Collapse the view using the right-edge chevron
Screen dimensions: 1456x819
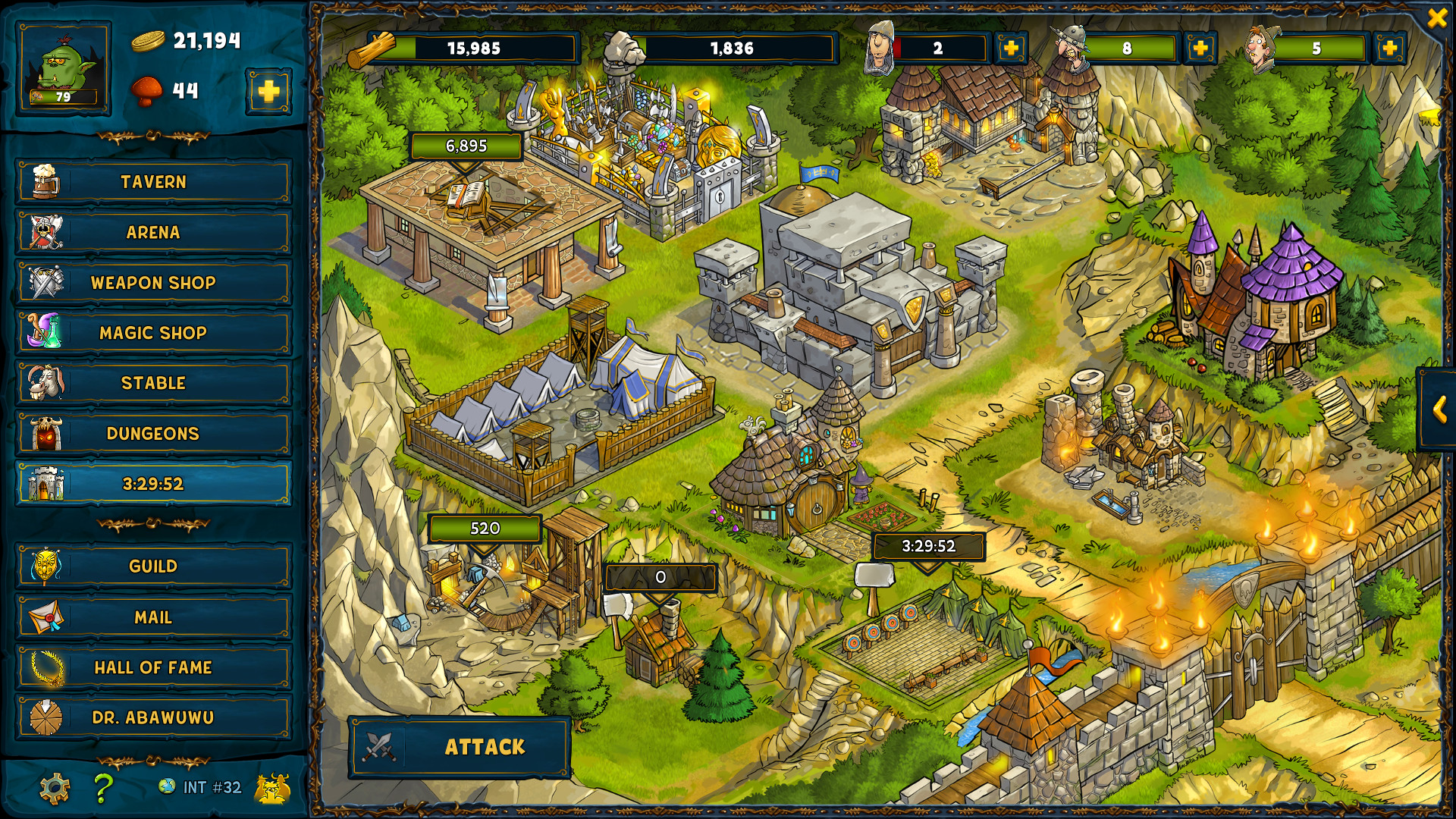coord(1440,409)
